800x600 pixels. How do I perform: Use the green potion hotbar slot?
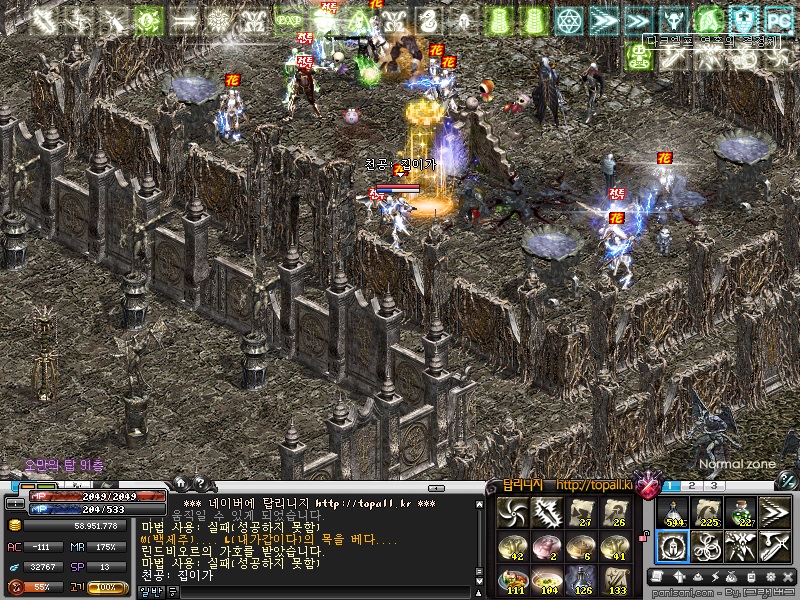coord(741,514)
